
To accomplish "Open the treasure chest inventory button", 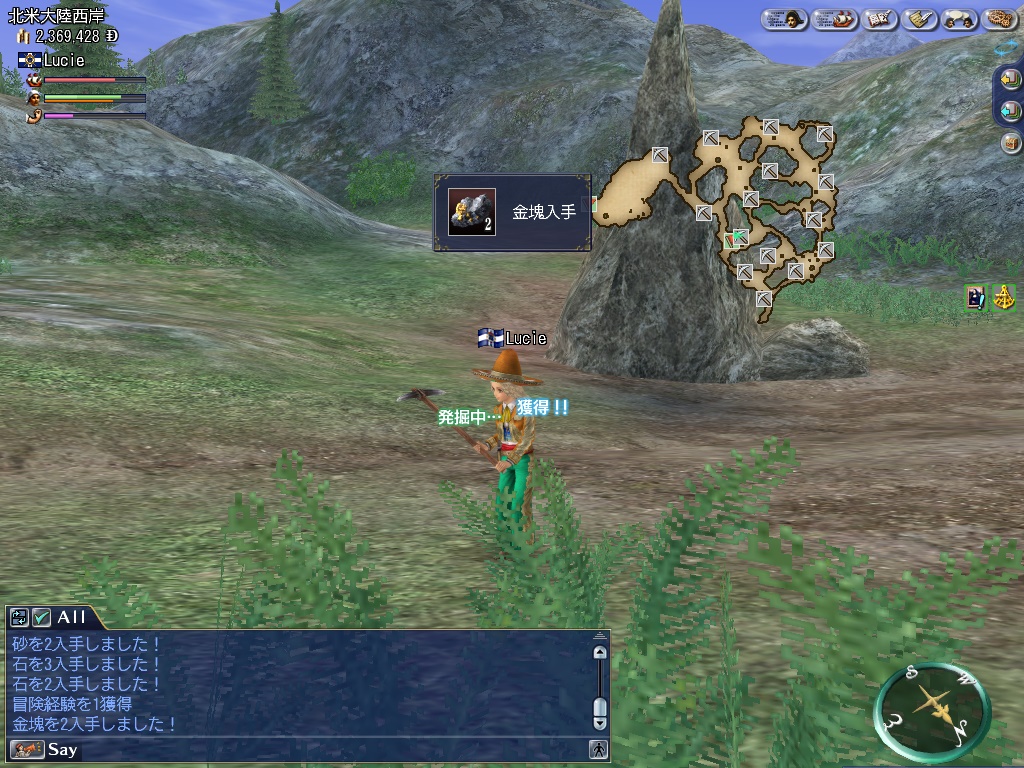I will (1011, 143).
